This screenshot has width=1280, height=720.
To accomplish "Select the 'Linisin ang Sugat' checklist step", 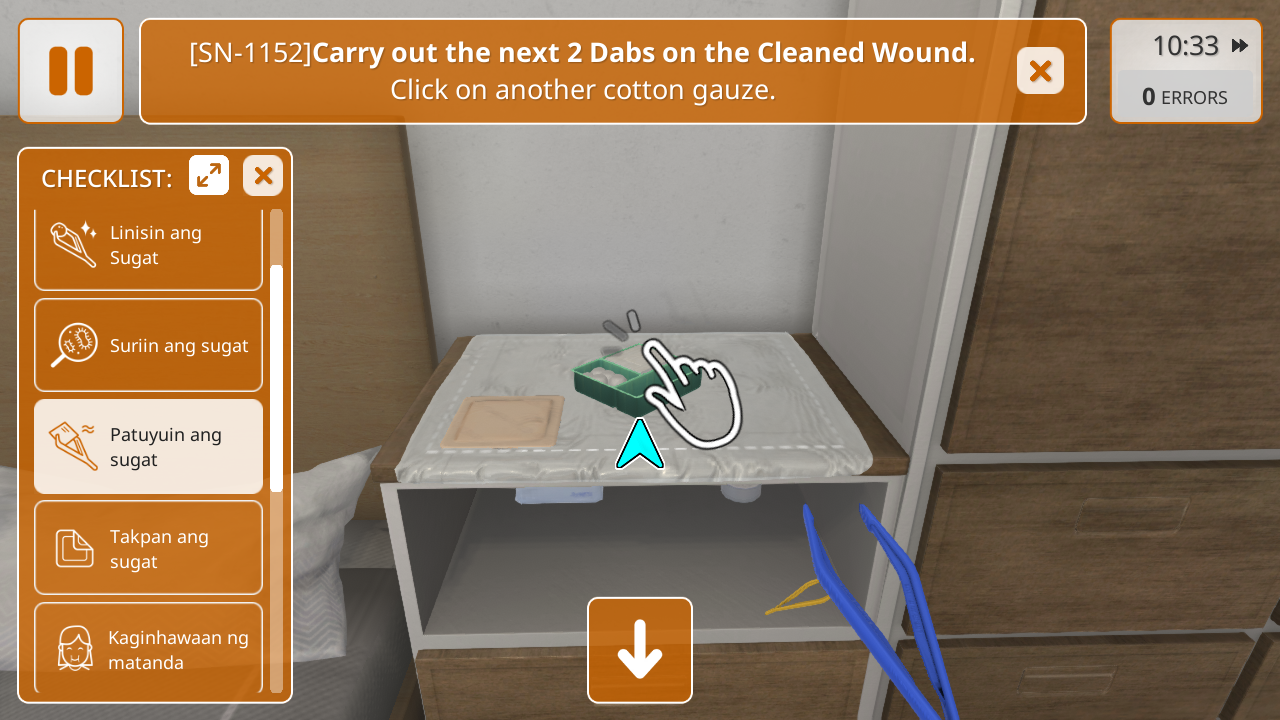I will [x=148, y=246].
